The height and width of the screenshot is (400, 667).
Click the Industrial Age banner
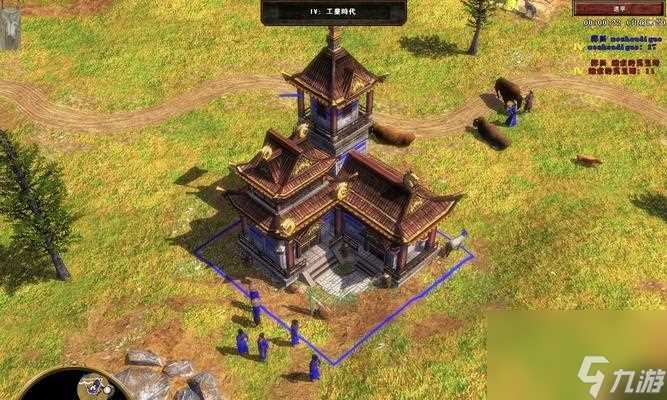pos(333,11)
